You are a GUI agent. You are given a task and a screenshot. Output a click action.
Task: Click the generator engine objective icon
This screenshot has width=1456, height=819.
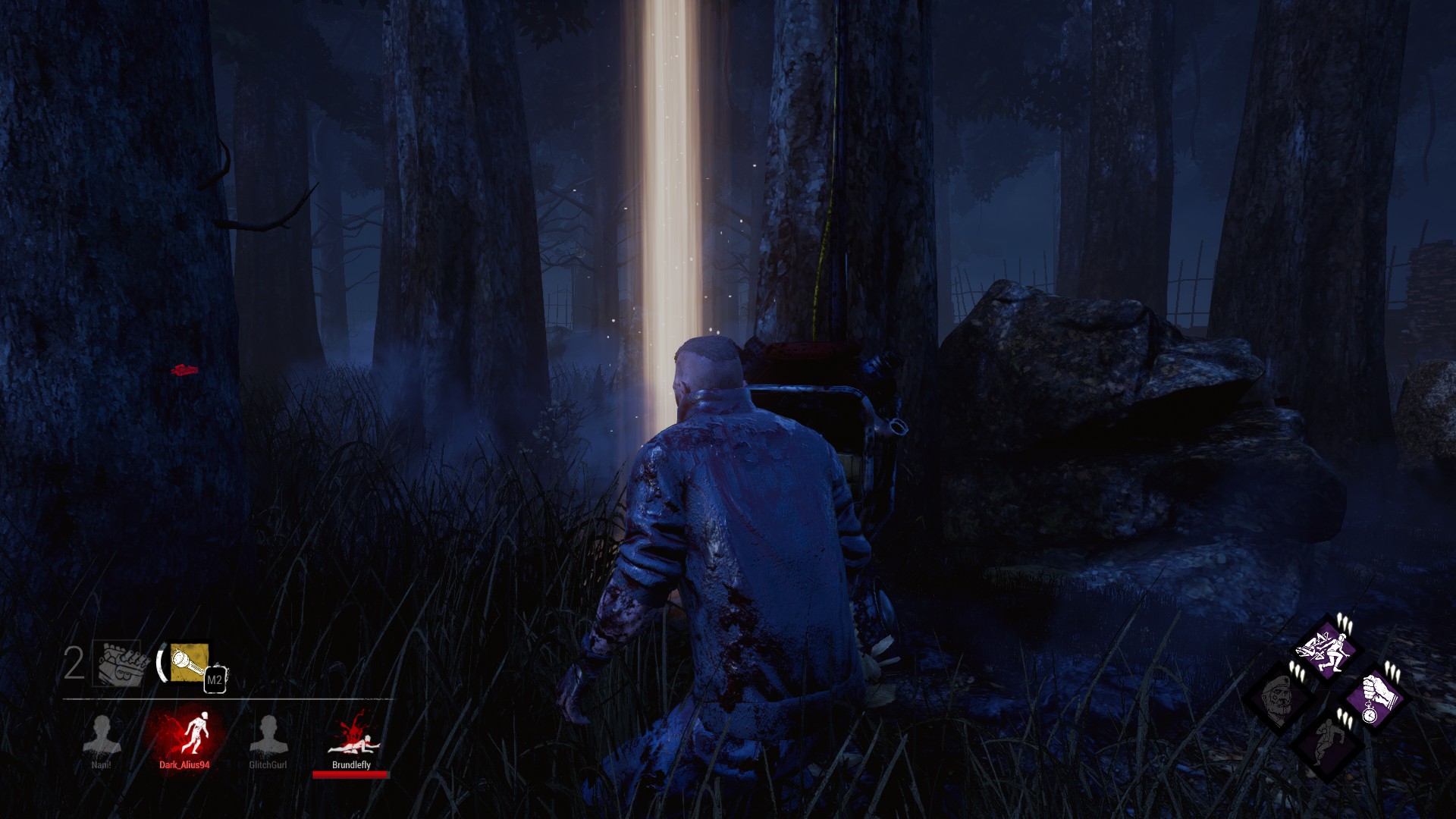pos(119,663)
